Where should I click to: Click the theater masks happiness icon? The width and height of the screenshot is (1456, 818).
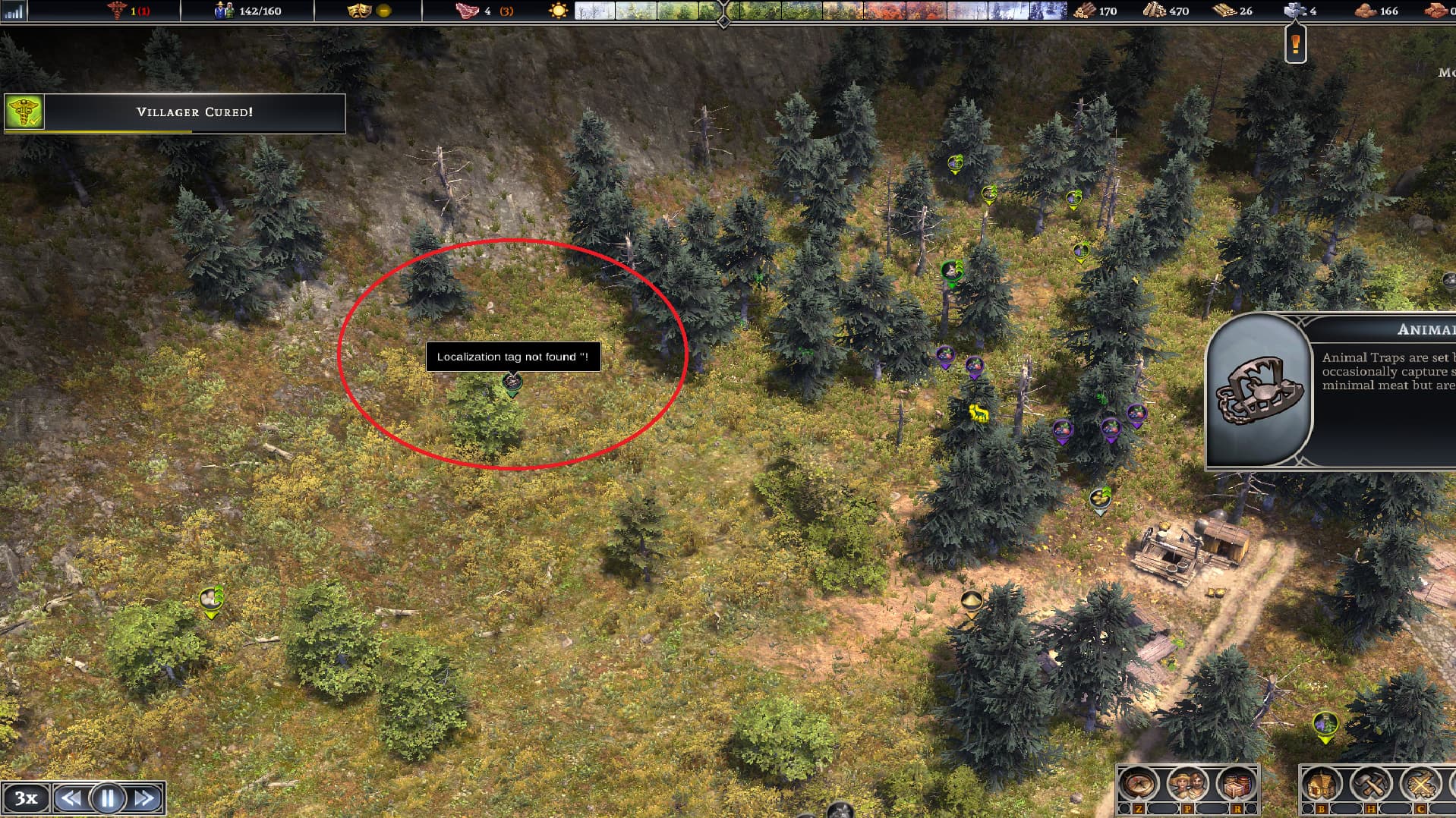coord(358,11)
